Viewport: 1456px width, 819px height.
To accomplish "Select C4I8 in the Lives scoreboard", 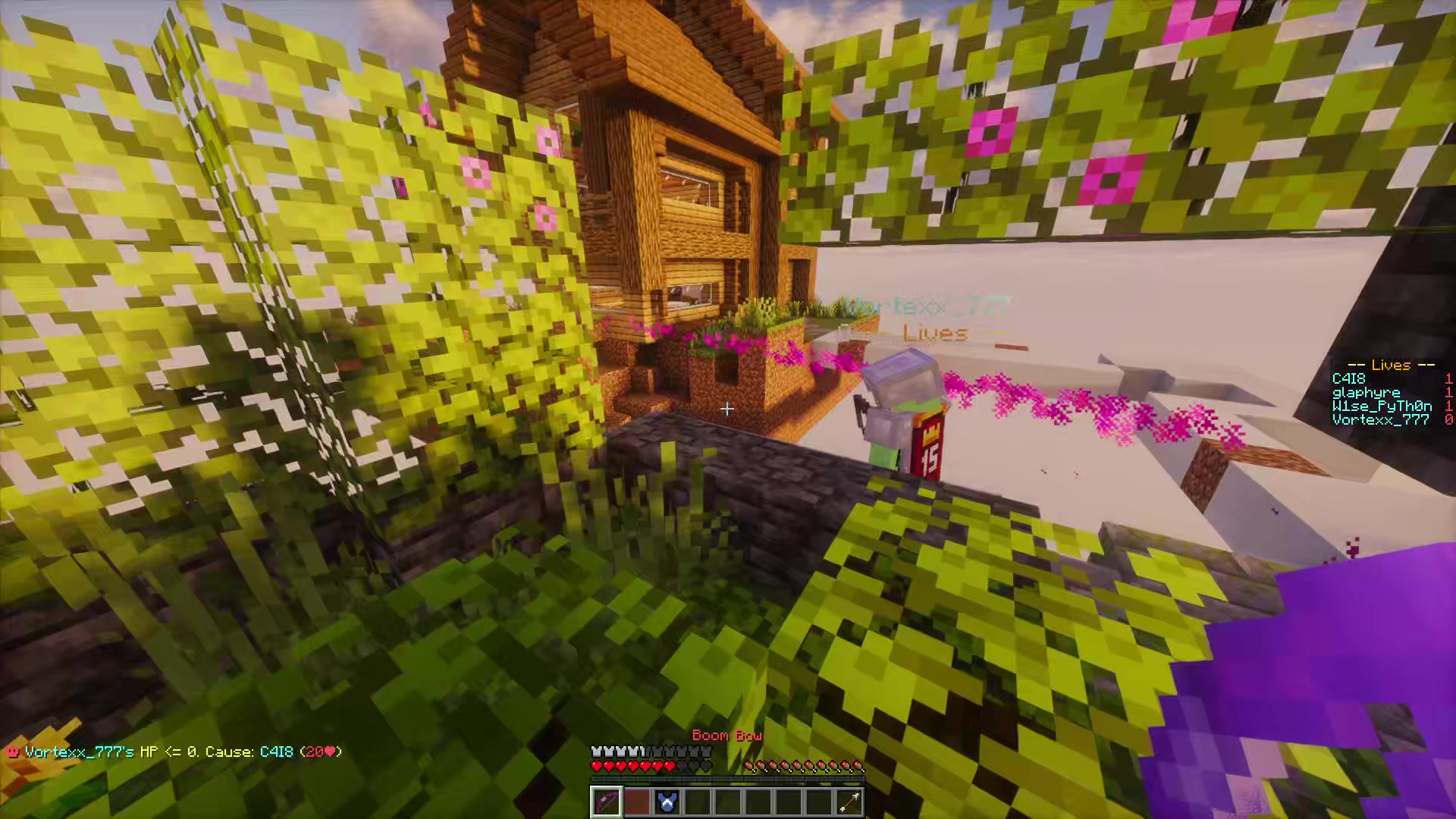I will click(1348, 378).
